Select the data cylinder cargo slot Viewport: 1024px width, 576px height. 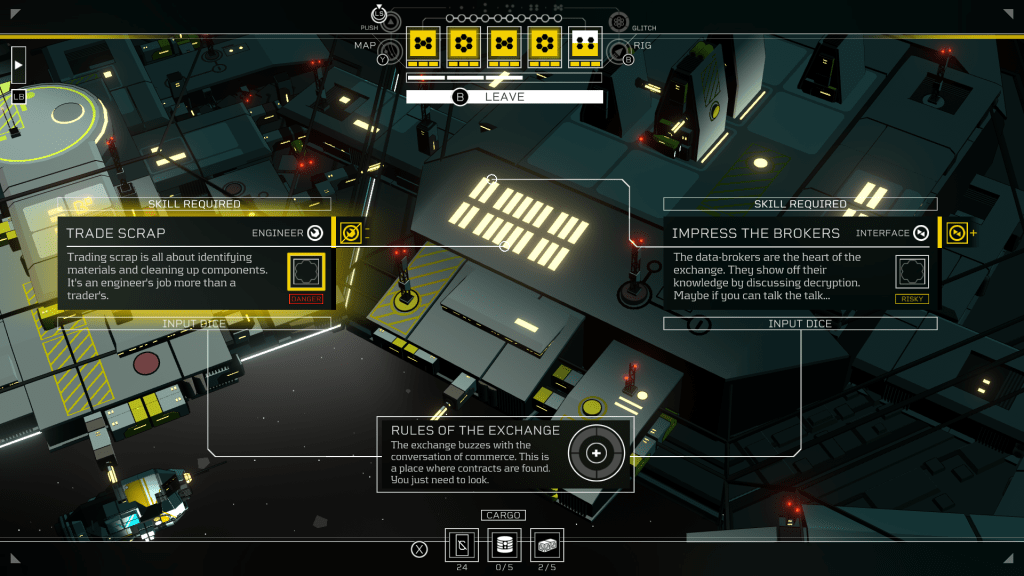504,545
